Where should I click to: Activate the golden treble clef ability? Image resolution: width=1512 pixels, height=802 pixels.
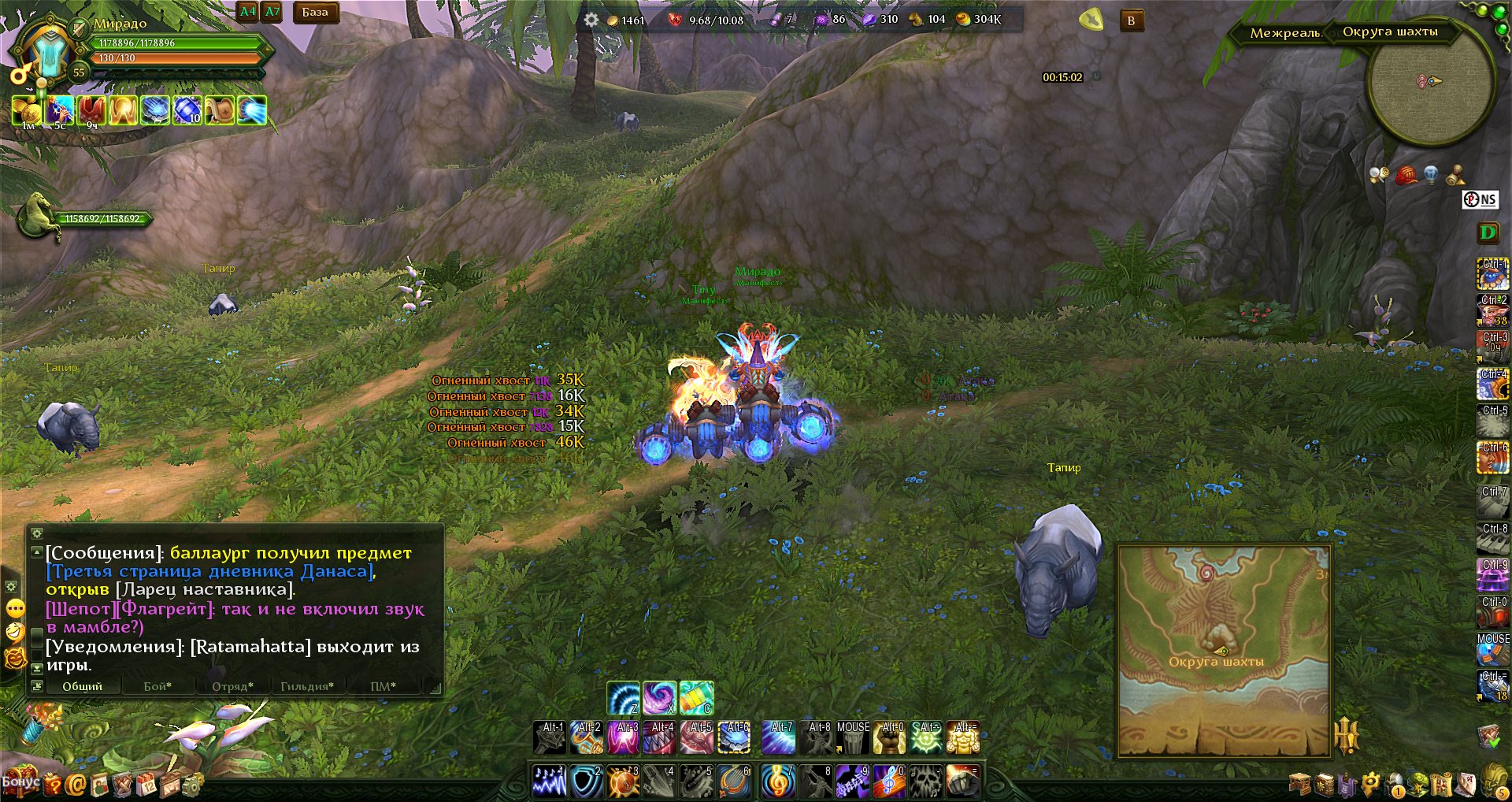(778, 782)
